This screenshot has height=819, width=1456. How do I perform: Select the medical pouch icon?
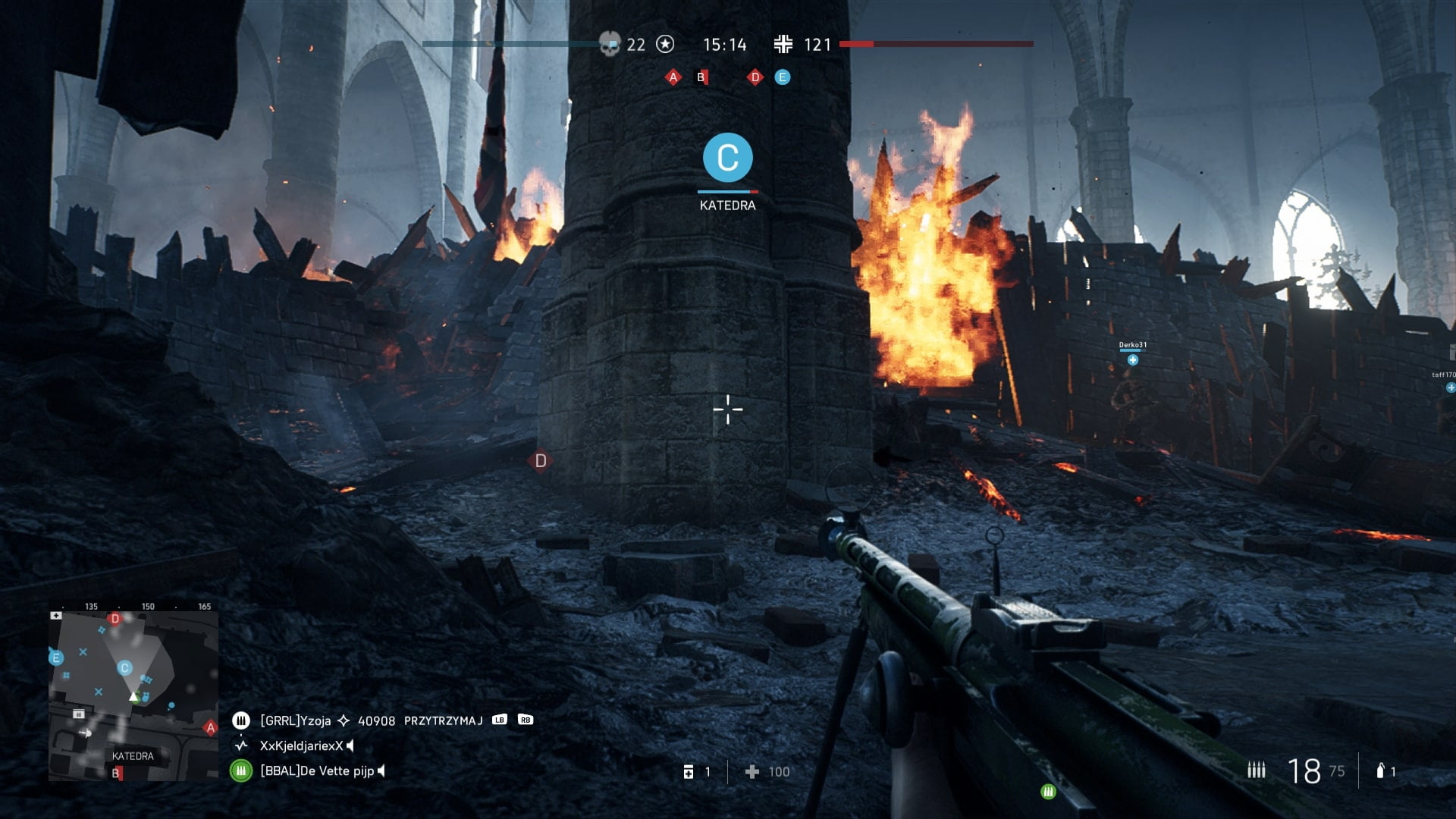689,772
